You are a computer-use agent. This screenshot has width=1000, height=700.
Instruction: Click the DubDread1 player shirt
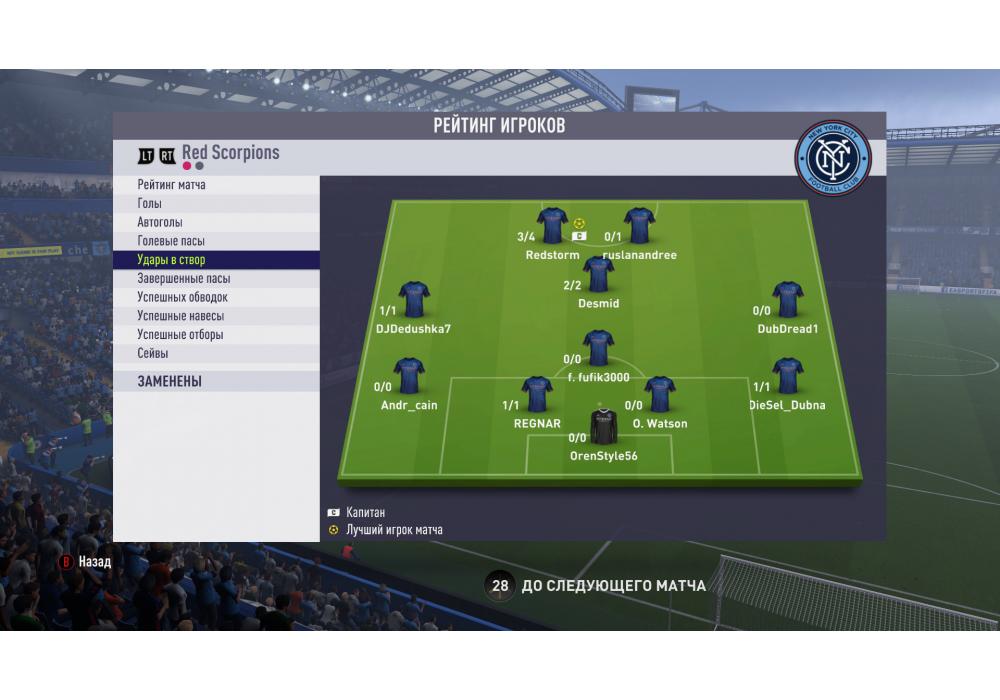click(x=788, y=299)
